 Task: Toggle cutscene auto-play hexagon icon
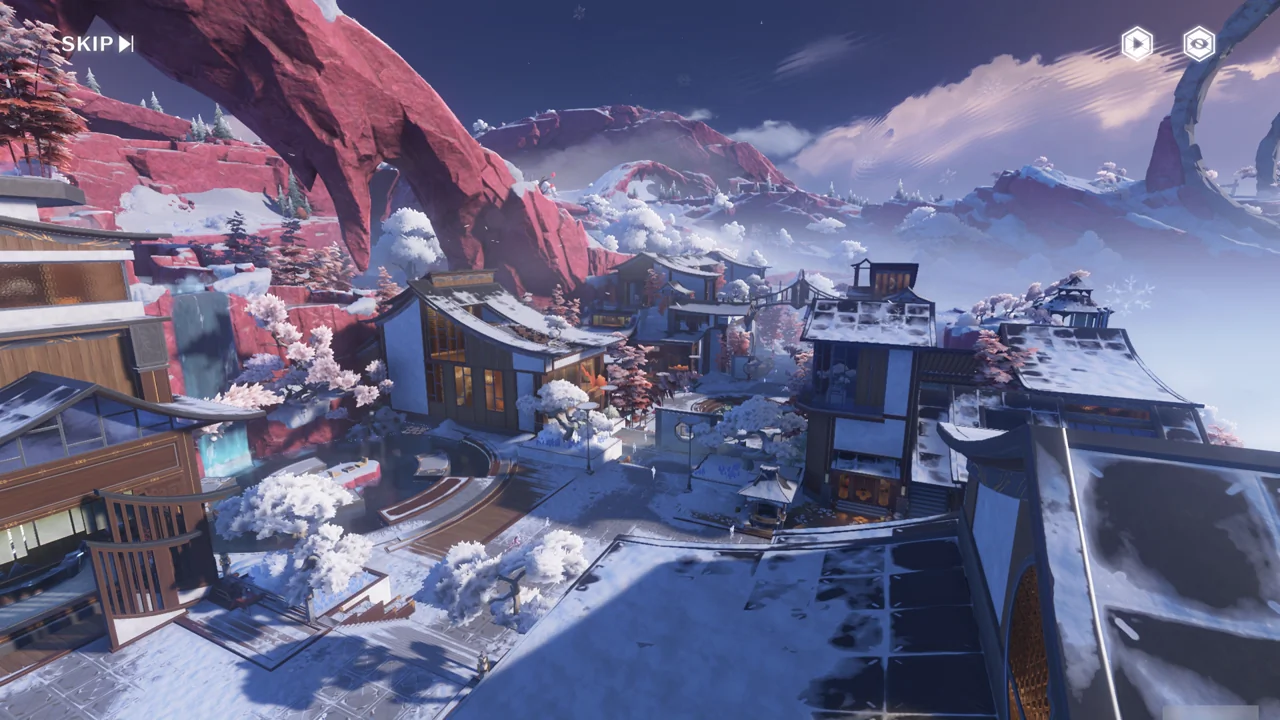tap(1137, 44)
